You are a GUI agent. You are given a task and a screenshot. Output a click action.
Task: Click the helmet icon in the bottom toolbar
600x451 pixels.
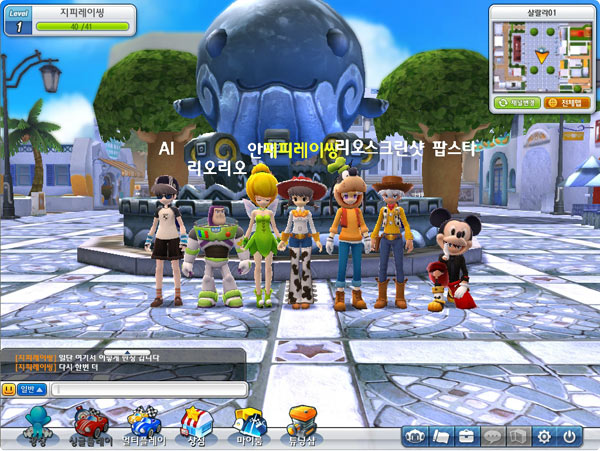click(415, 436)
